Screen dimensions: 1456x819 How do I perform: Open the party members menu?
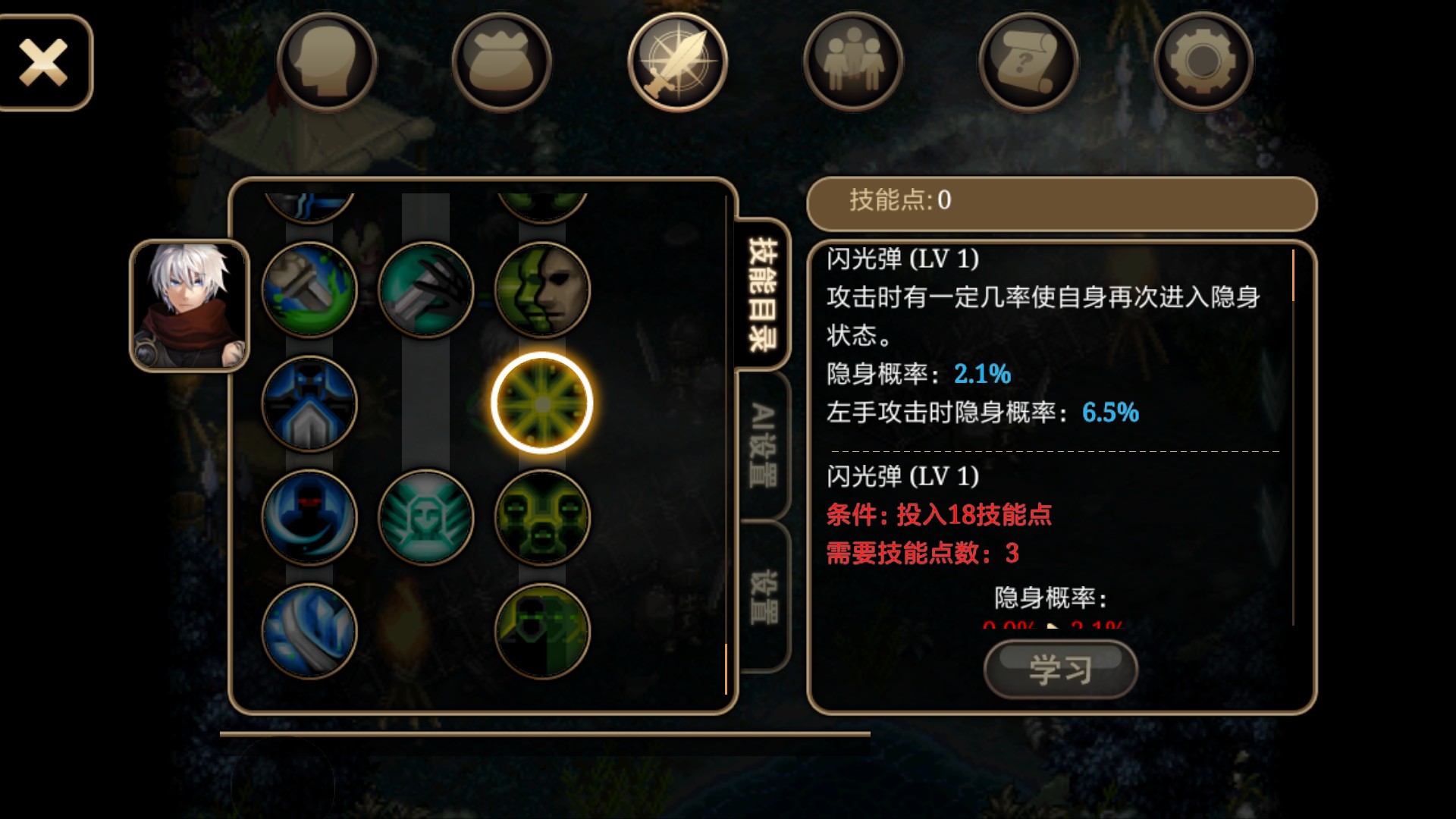coord(852,62)
